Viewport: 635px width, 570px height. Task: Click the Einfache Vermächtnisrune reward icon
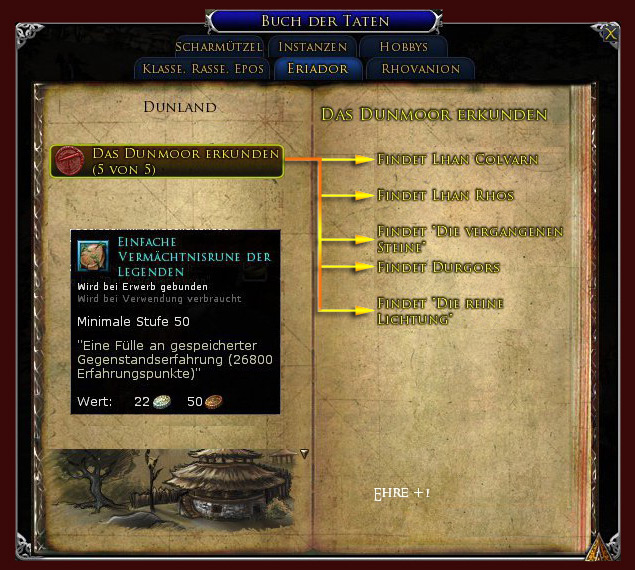click(x=93, y=255)
